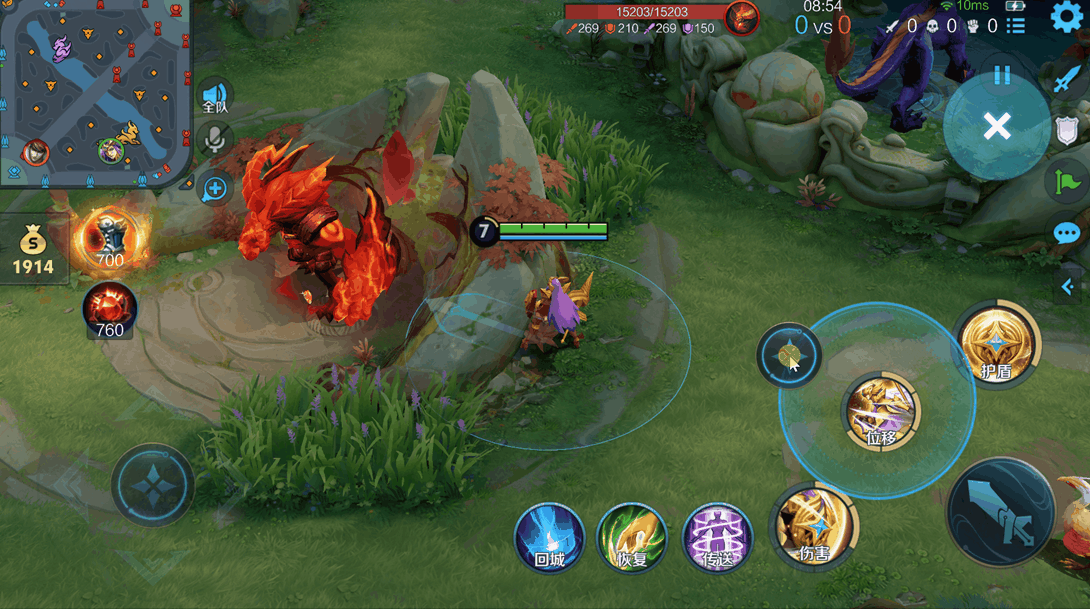Activate the 传送 teleport spell
The image size is (1090, 609).
[x=717, y=537]
